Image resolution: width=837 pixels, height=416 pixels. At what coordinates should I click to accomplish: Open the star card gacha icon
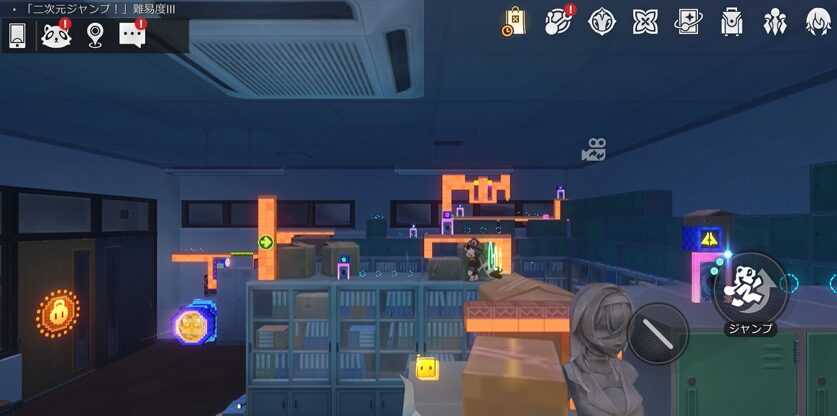[x=689, y=22]
